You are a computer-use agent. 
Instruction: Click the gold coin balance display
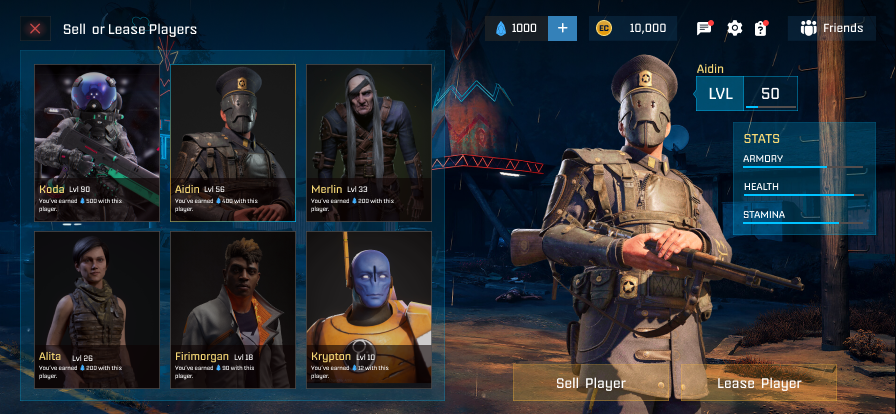coord(633,28)
